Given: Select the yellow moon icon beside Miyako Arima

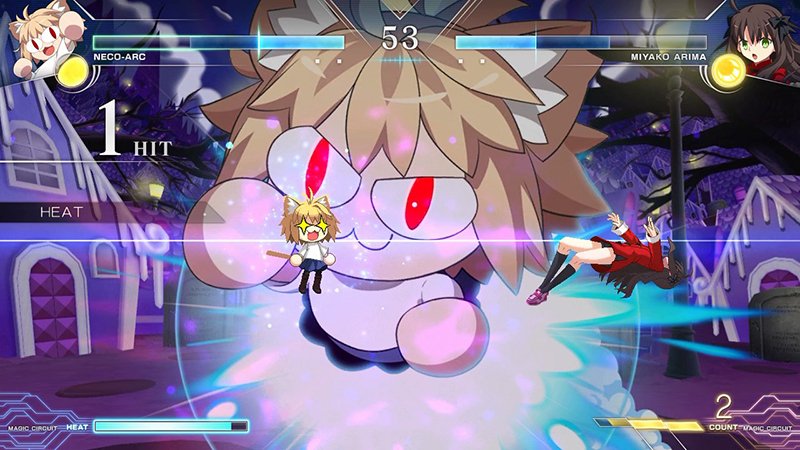Looking at the screenshot, I should click(727, 73).
